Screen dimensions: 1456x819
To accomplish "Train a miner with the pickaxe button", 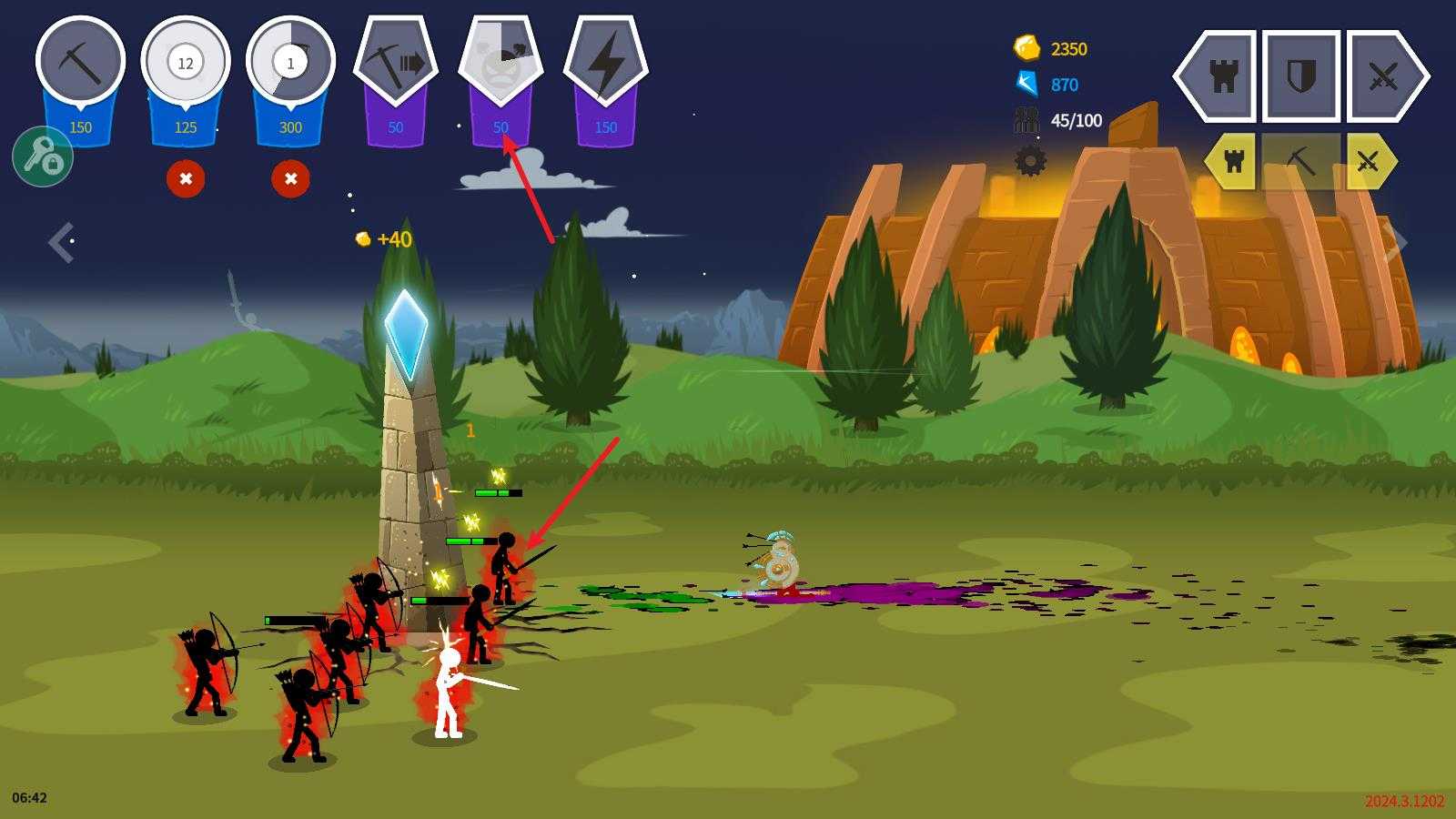I will click(80, 62).
